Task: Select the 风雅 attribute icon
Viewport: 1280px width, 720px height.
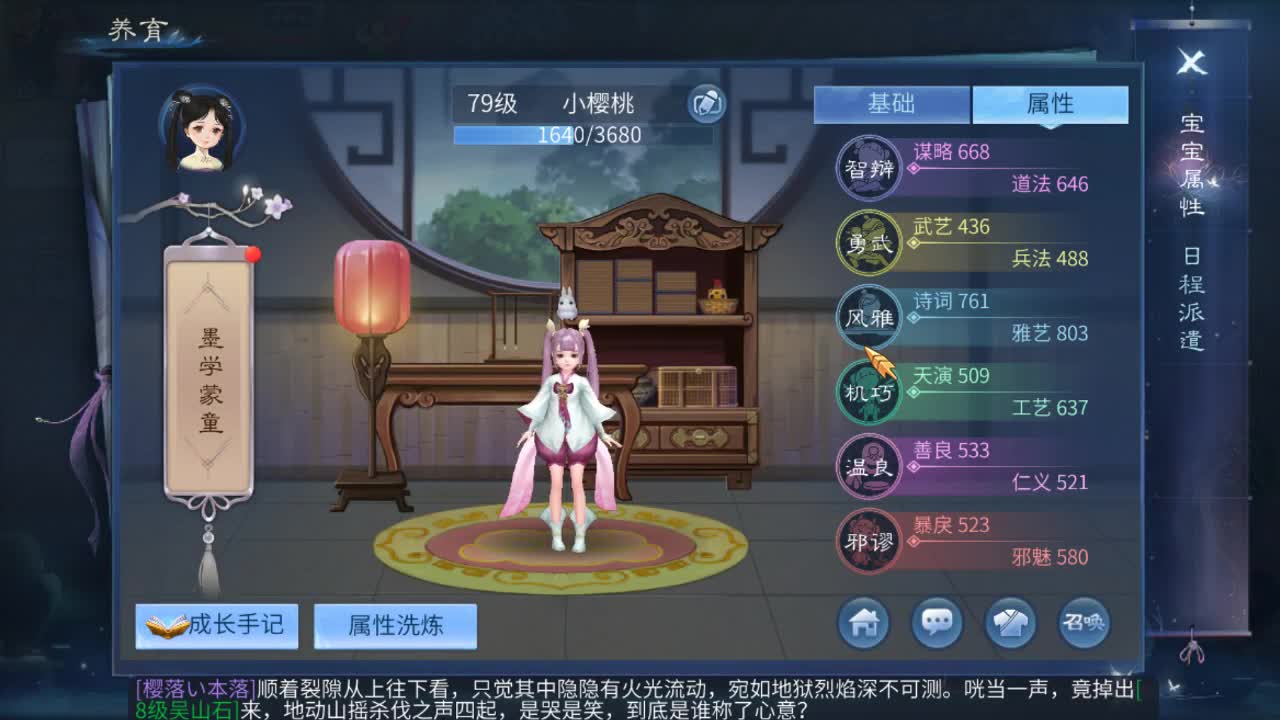Action: coord(868,318)
